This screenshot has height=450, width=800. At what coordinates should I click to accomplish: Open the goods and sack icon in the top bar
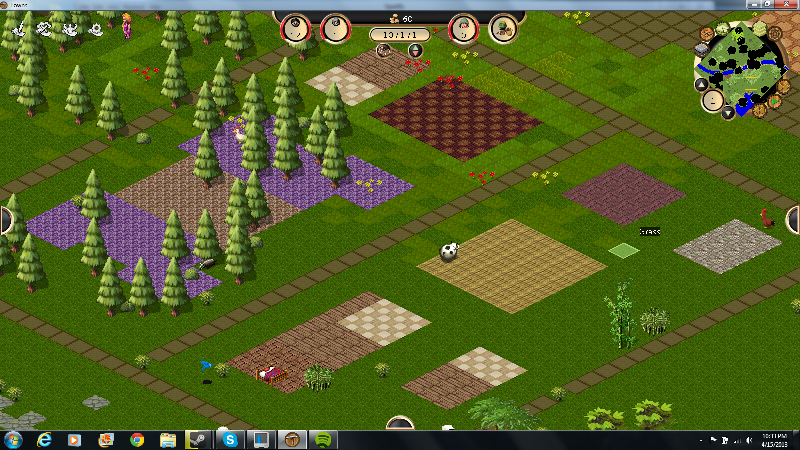point(503,29)
